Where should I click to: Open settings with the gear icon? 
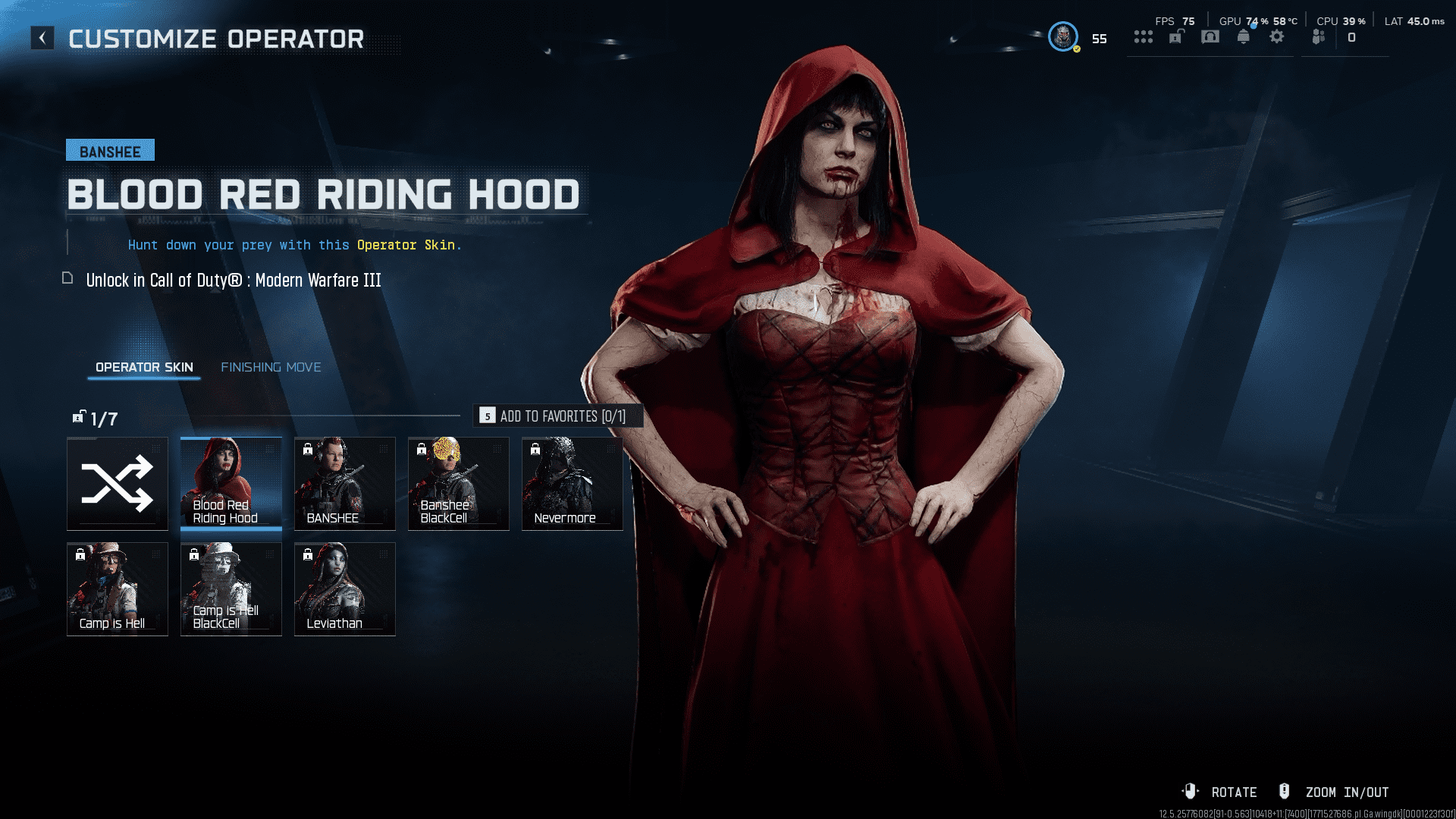[1277, 37]
